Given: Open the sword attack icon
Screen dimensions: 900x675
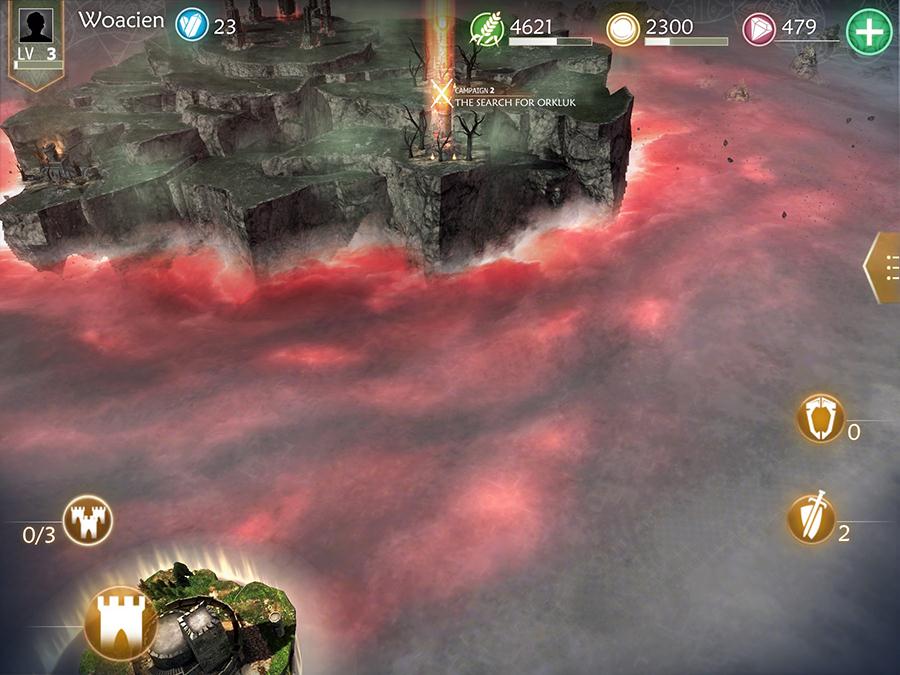Looking at the screenshot, I should click(811, 518).
